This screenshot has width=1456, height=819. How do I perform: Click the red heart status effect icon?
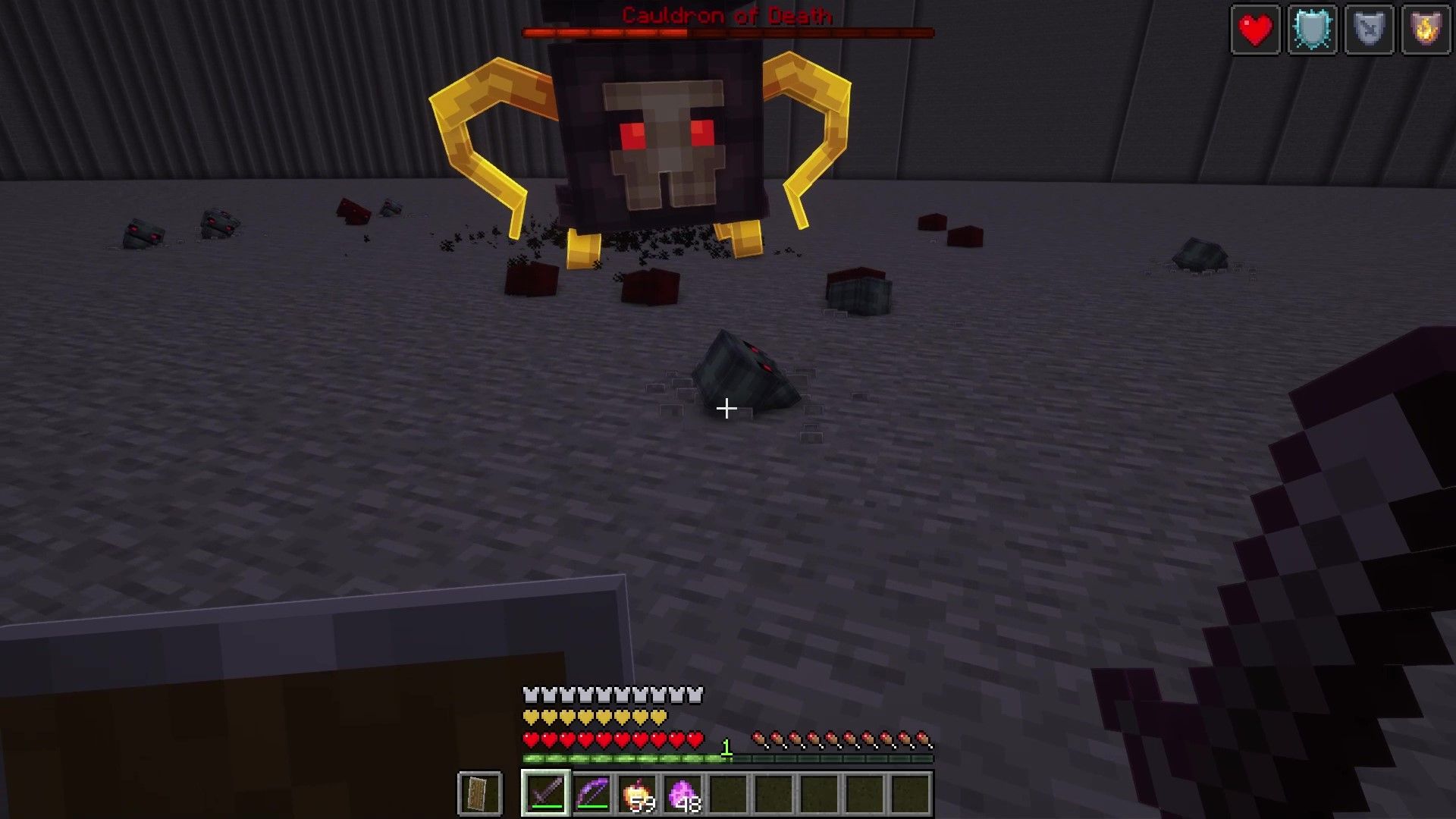(1255, 29)
